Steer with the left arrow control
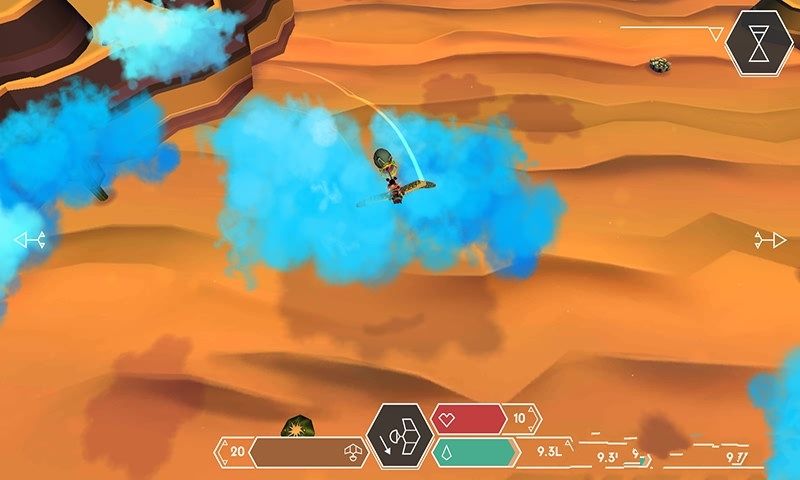 point(28,240)
